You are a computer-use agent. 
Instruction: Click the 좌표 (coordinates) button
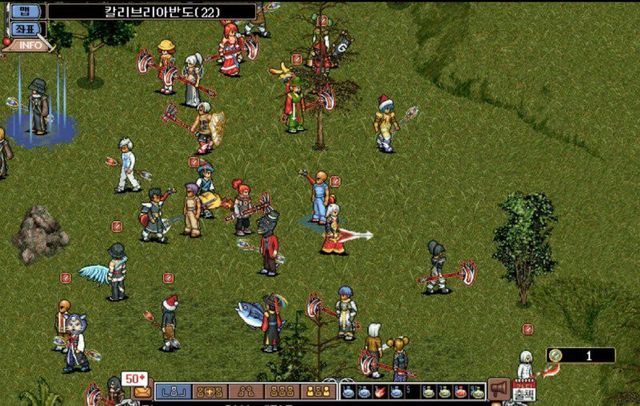tap(28, 28)
